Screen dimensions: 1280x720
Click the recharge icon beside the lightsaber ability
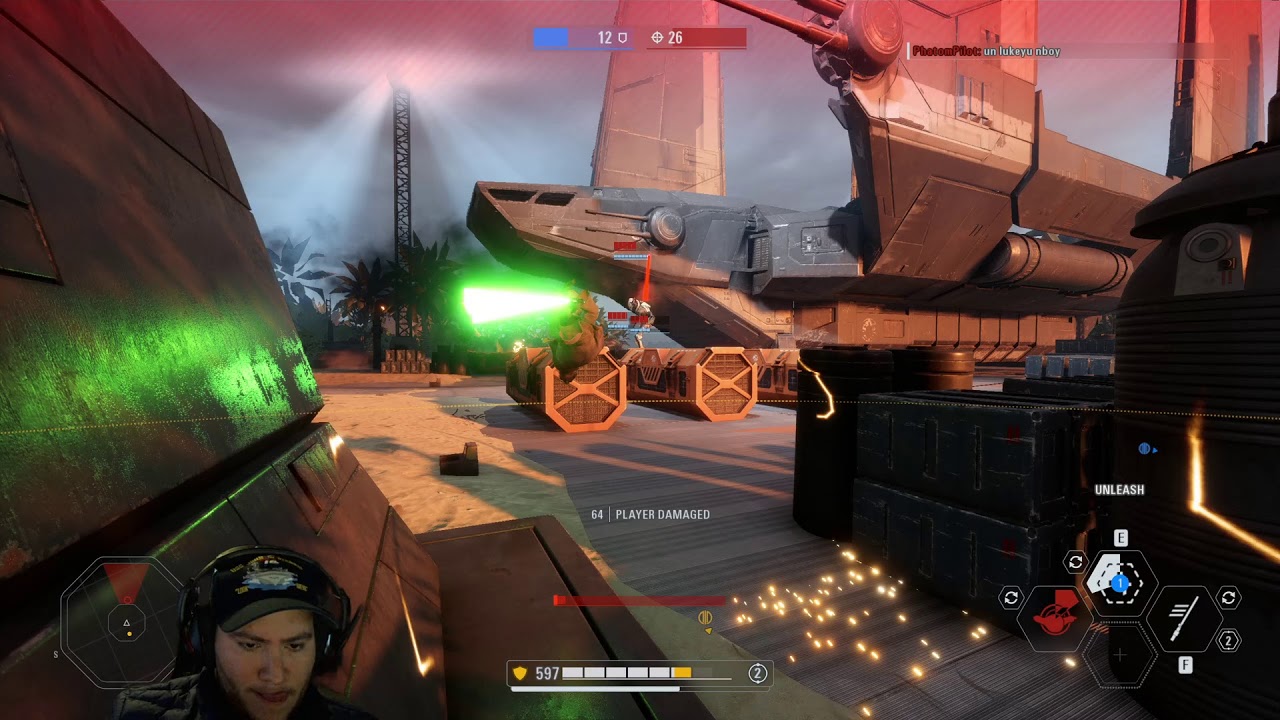1229,598
